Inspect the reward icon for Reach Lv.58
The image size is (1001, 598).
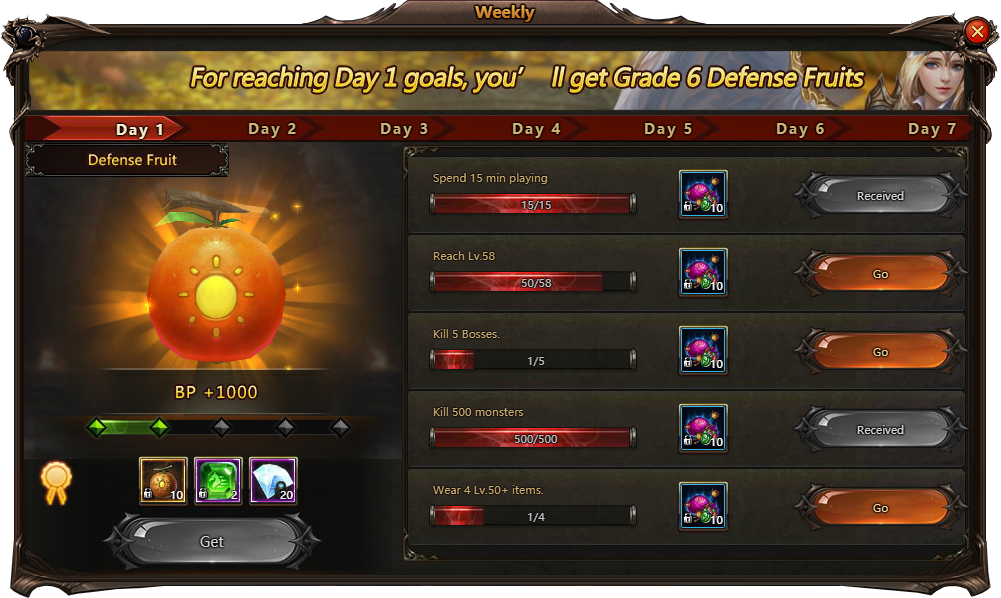tap(703, 273)
